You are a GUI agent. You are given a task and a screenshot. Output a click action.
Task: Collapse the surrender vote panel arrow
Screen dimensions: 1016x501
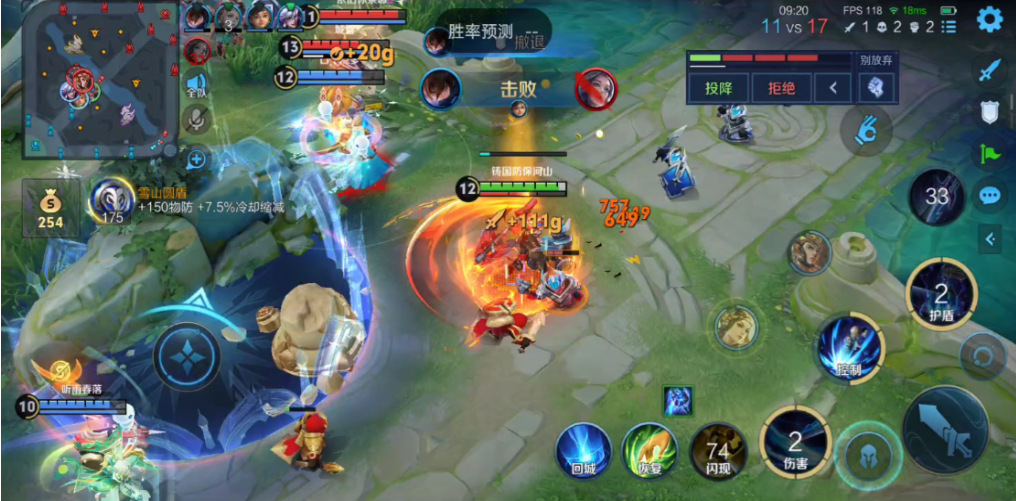pyautogui.click(x=833, y=88)
